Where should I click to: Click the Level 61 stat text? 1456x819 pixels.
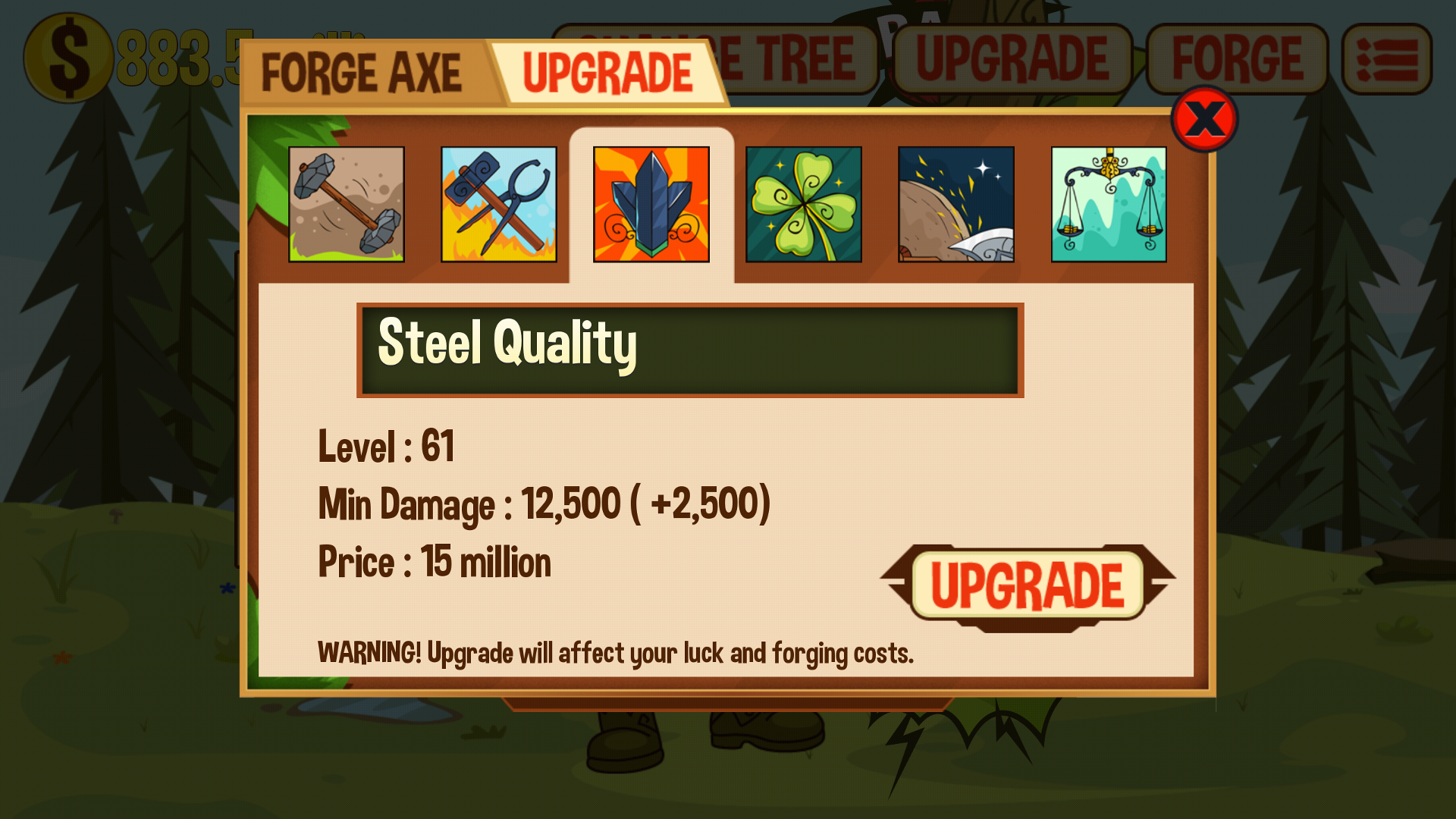click(385, 447)
